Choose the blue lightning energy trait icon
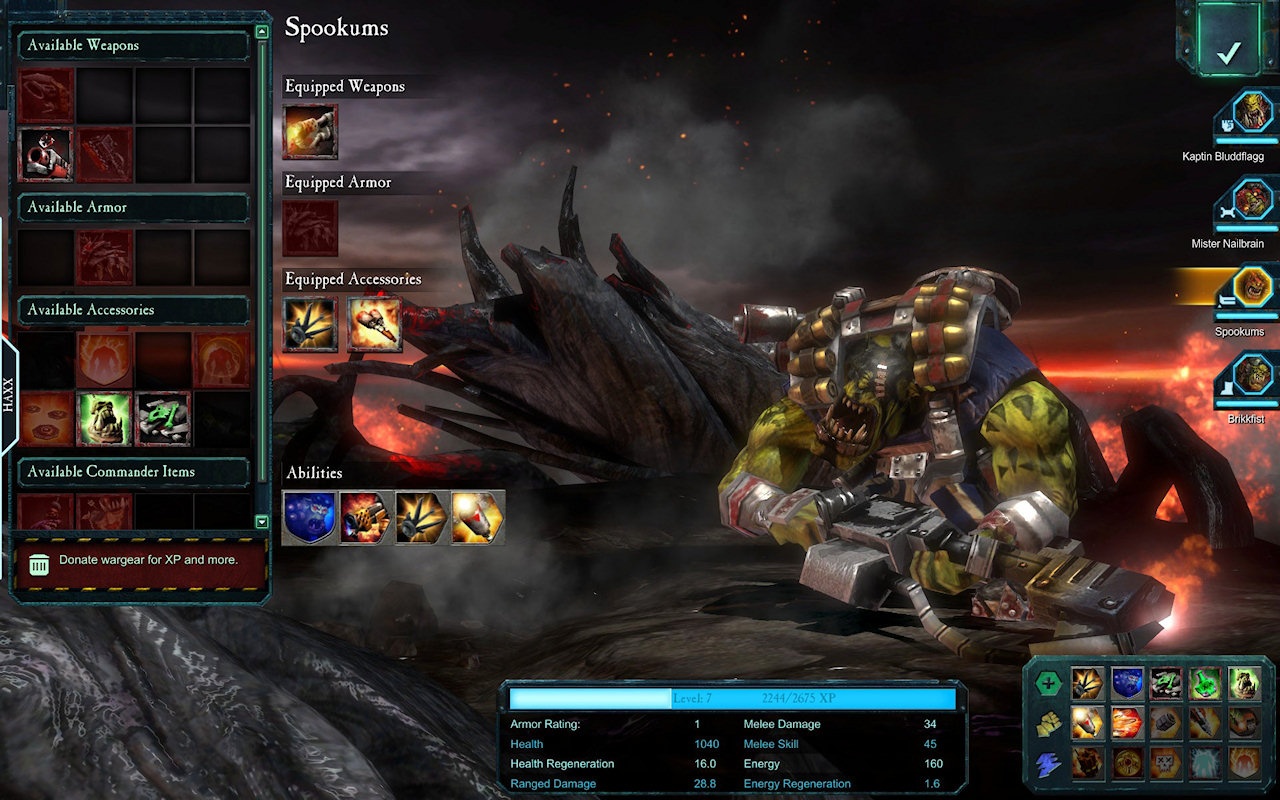 point(1047,764)
